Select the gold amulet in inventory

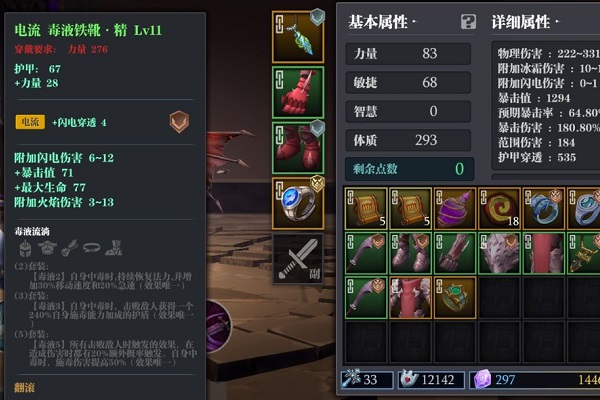point(584,253)
